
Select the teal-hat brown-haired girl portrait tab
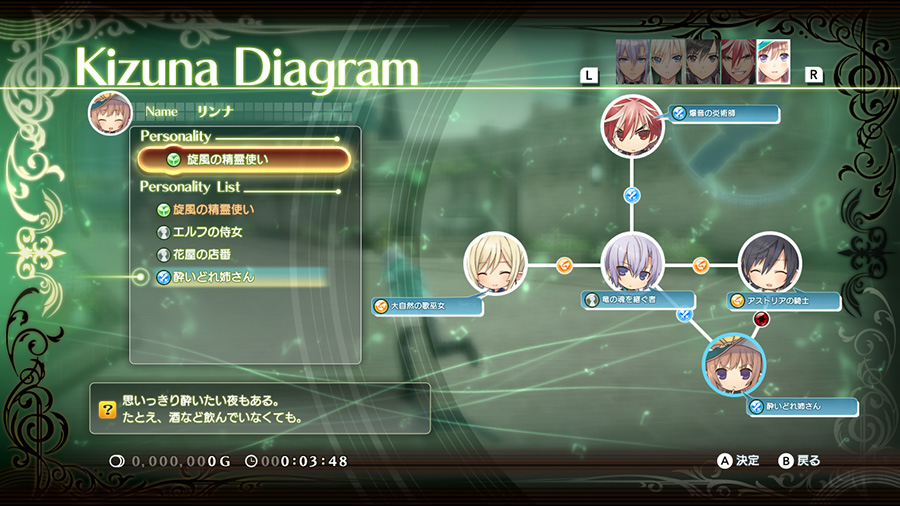[x=773, y=62]
